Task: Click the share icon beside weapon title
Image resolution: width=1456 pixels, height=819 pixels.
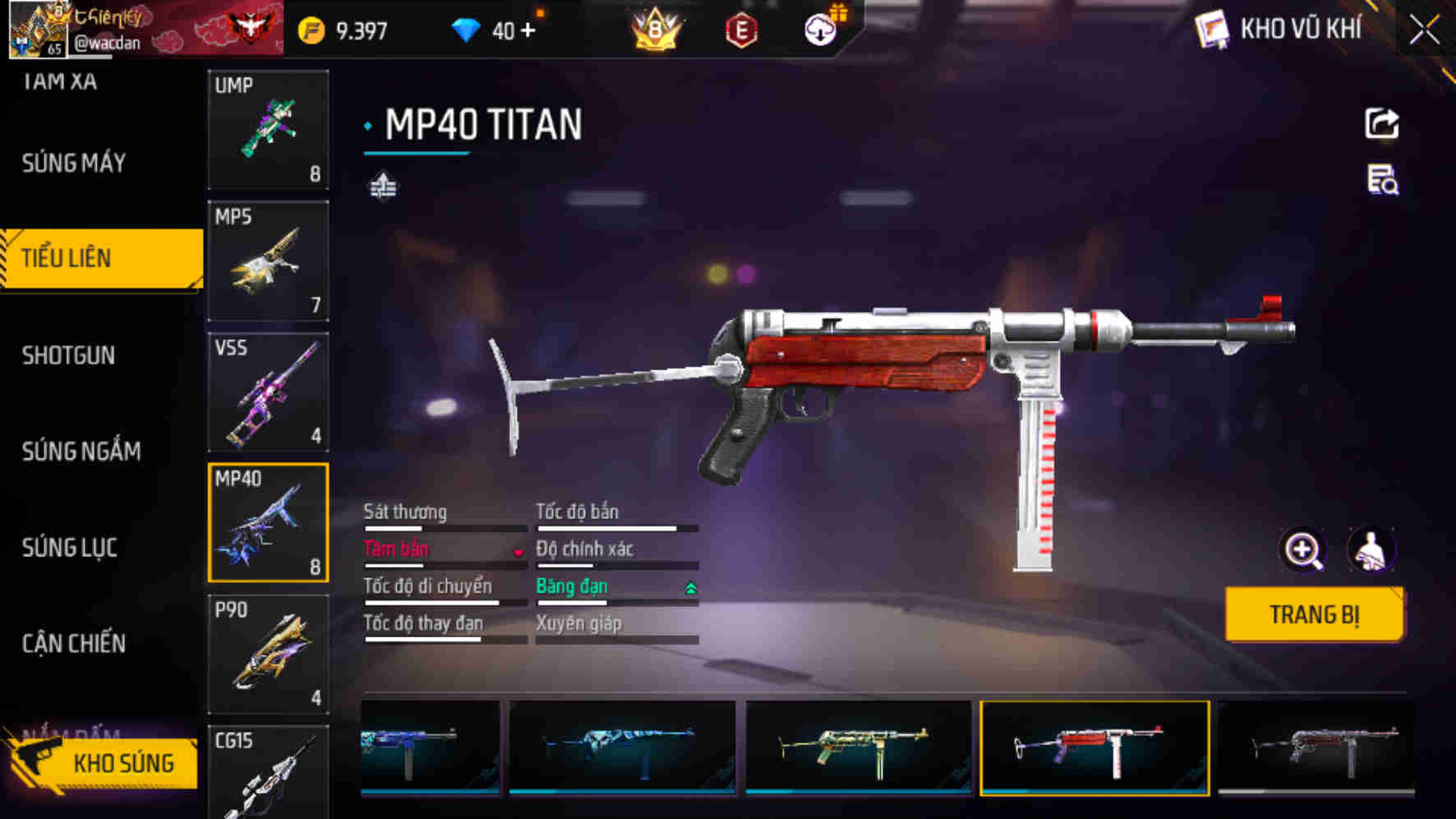Action: click(1382, 124)
